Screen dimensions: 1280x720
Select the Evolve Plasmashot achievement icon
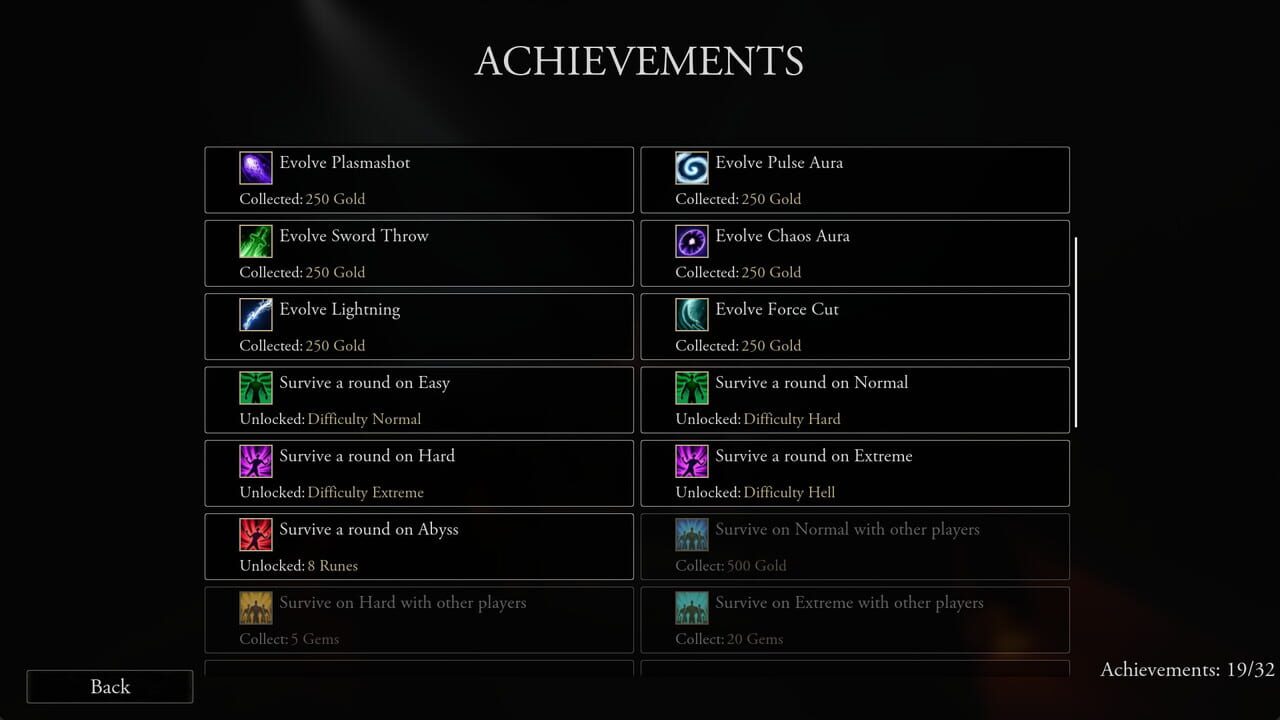[256, 167]
